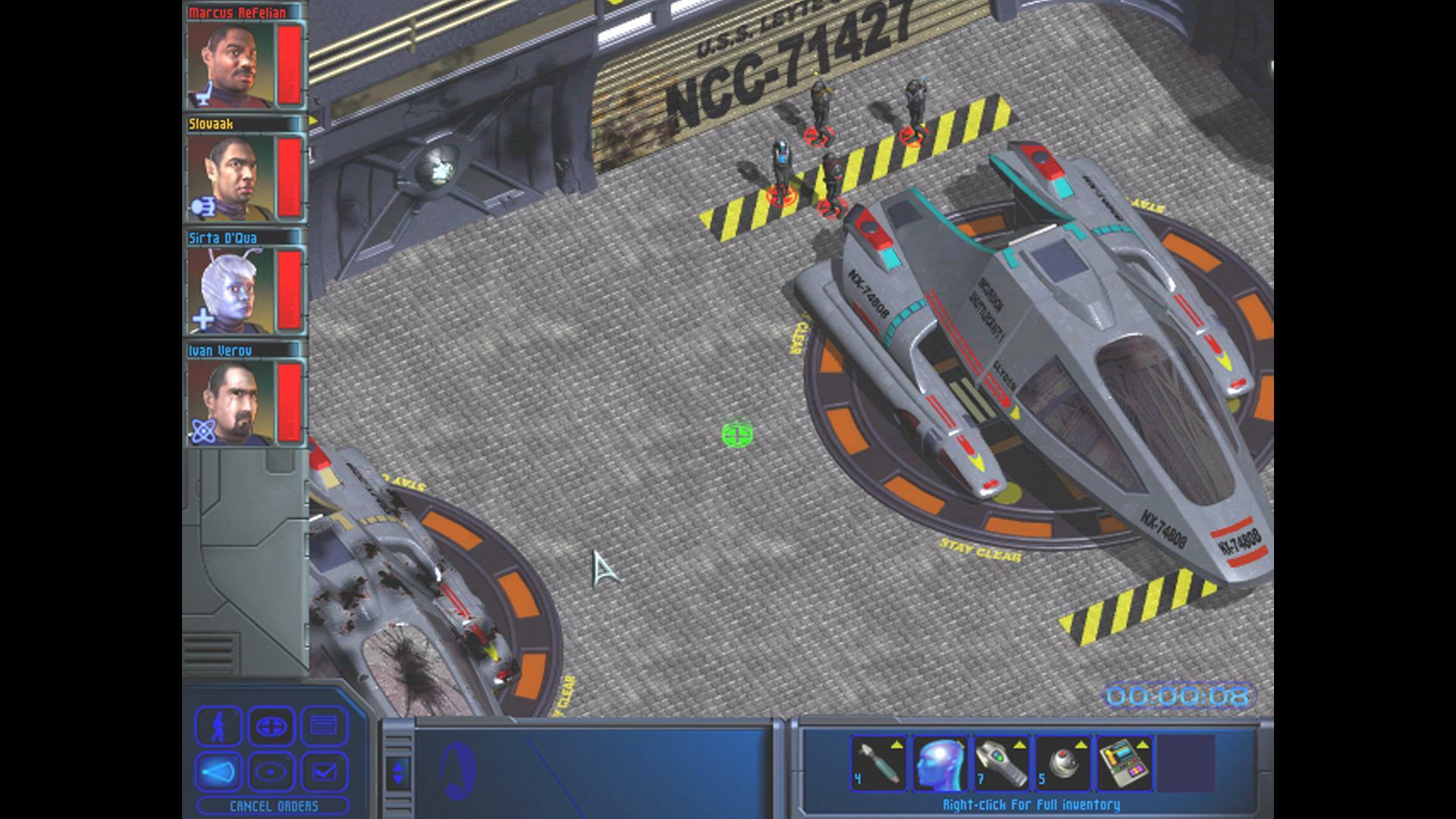Select the blue head psionics item
The width and height of the screenshot is (1456, 819).
(x=939, y=764)
